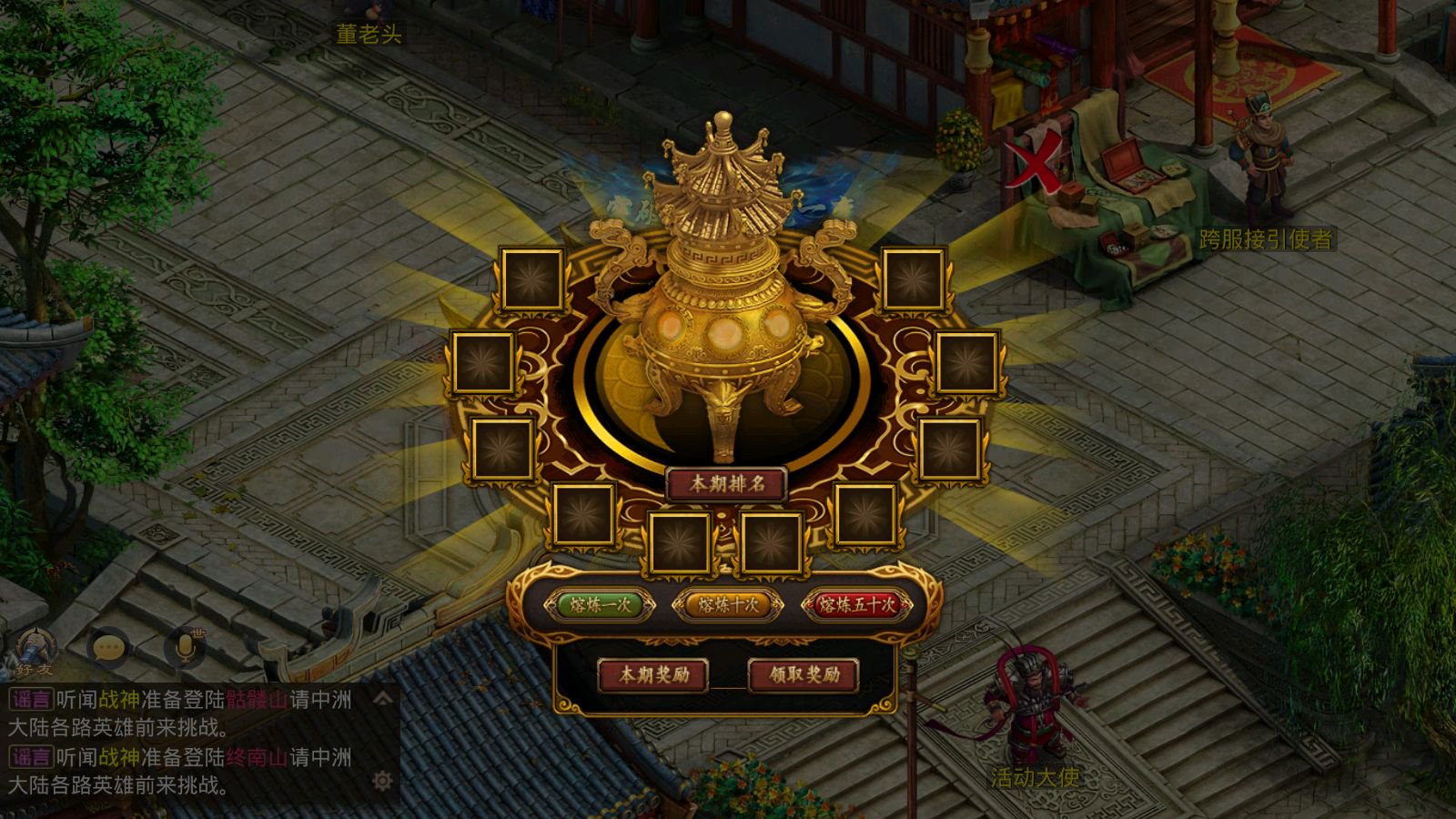The width and height of the screenshot is (1456, 819).
Task: Smelt once with the green 熔炼一次 button
Action: point(599,605)
